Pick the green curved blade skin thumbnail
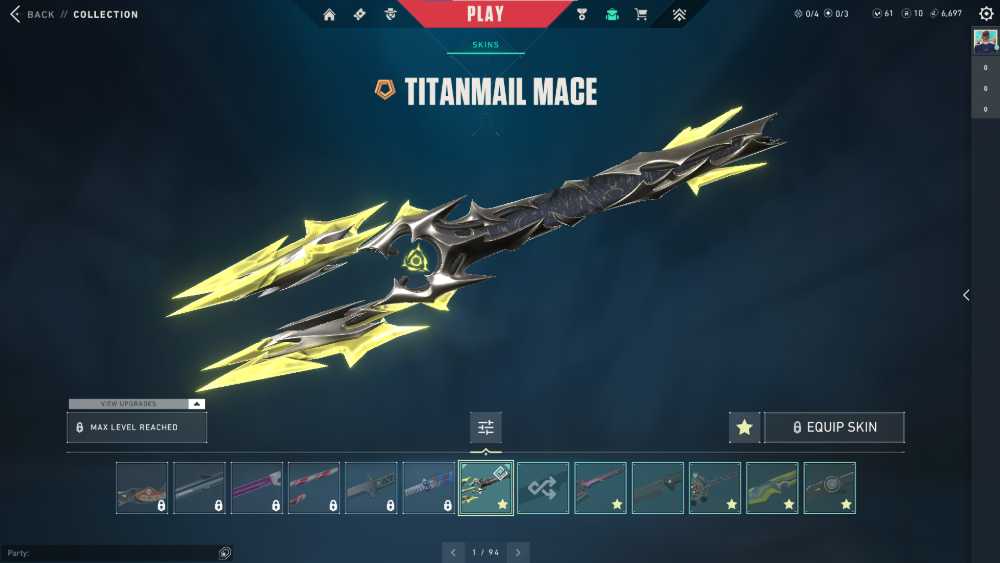Viewport: 1000px width, 563px height. click(x=772, y=488)
